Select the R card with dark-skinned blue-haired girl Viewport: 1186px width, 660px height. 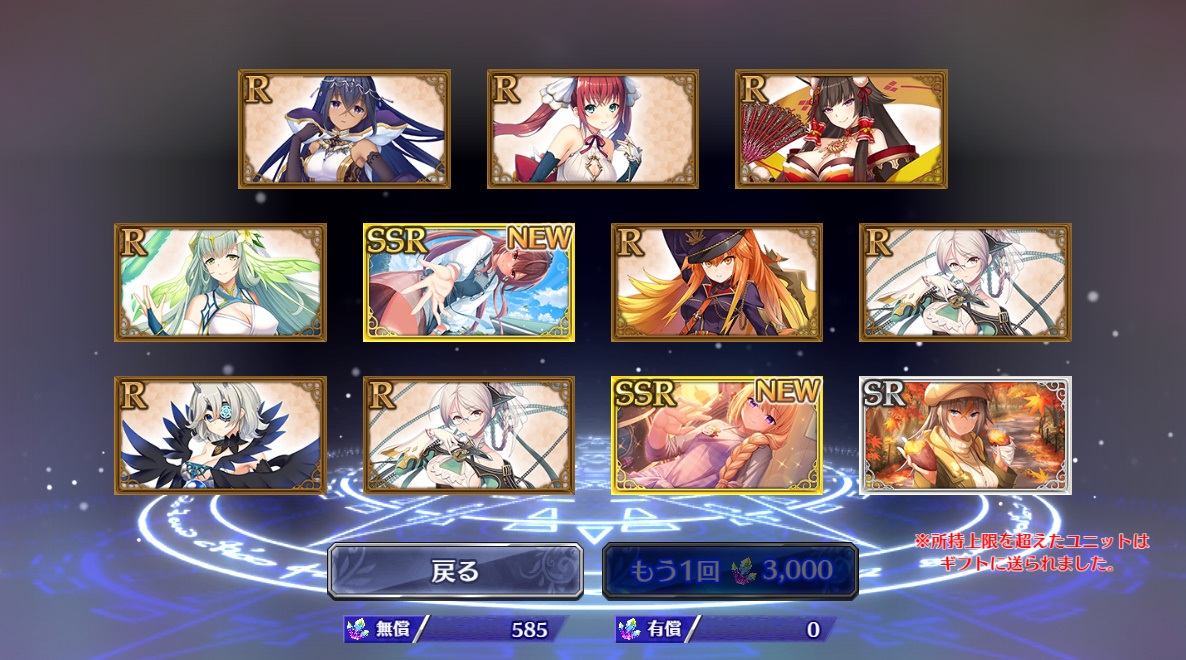pyautogui.click(x=344, y=129)
